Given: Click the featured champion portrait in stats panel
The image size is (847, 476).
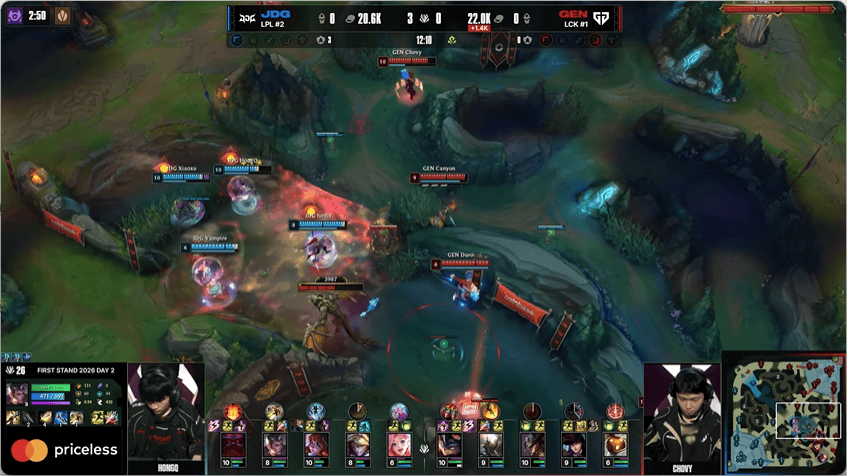Looking at the screenshot, I should click(x=18, y=394).
